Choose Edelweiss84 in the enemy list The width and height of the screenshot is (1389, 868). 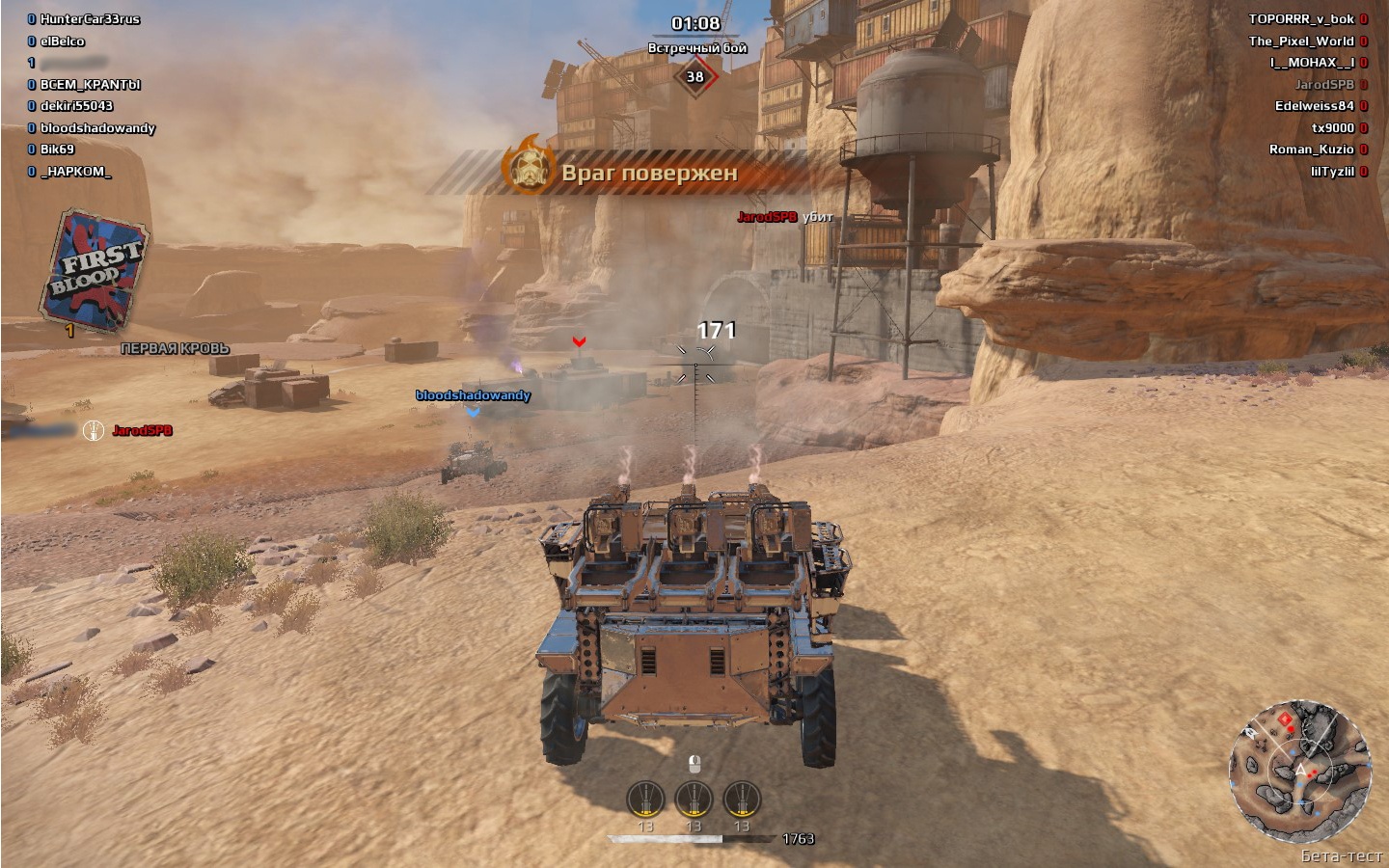1314,106
